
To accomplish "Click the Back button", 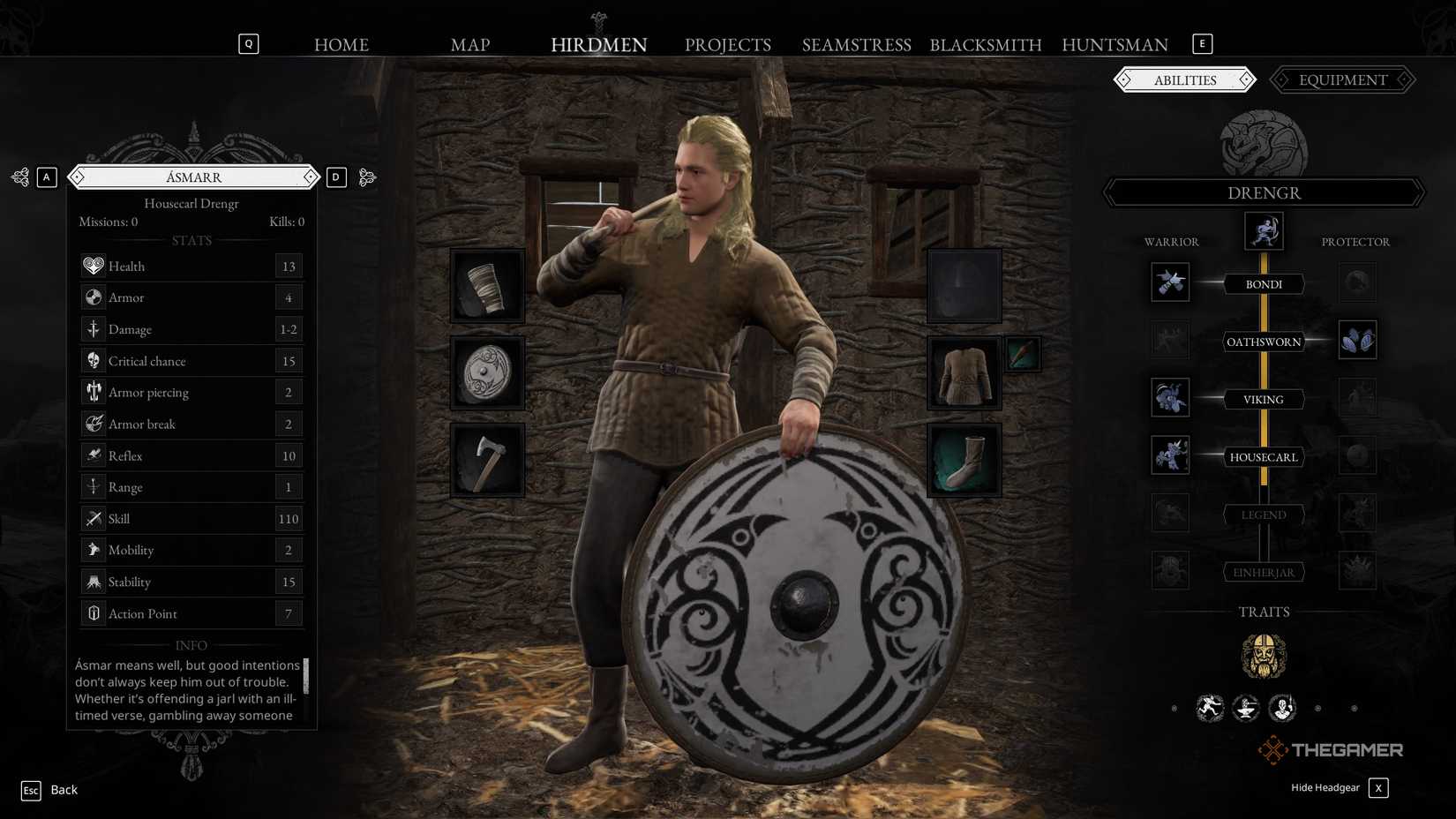I will click(64, 789).
